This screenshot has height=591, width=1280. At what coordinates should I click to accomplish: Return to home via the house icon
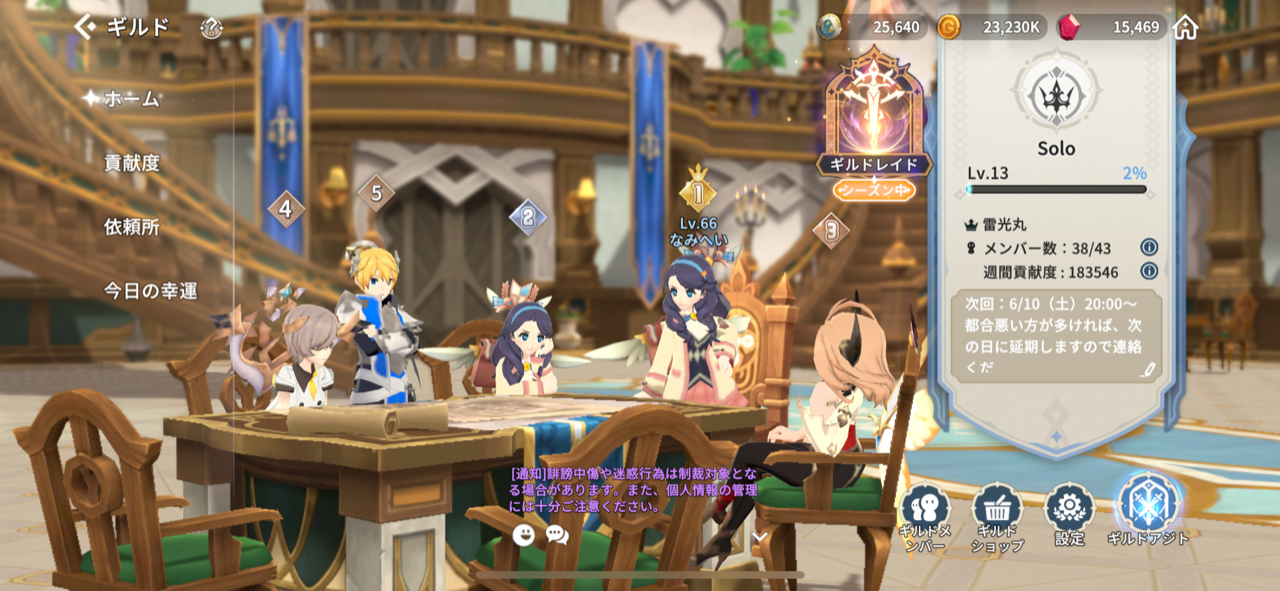pos(1185,27)
